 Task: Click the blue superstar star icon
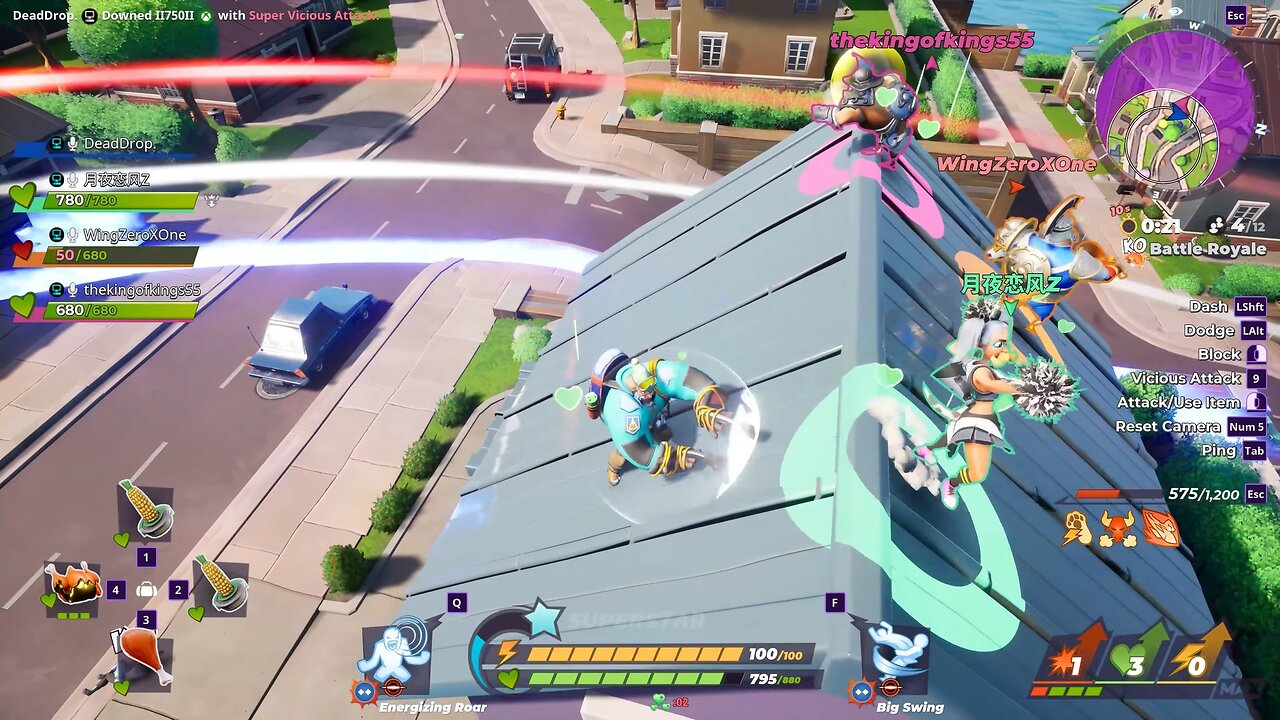point(543,619)
